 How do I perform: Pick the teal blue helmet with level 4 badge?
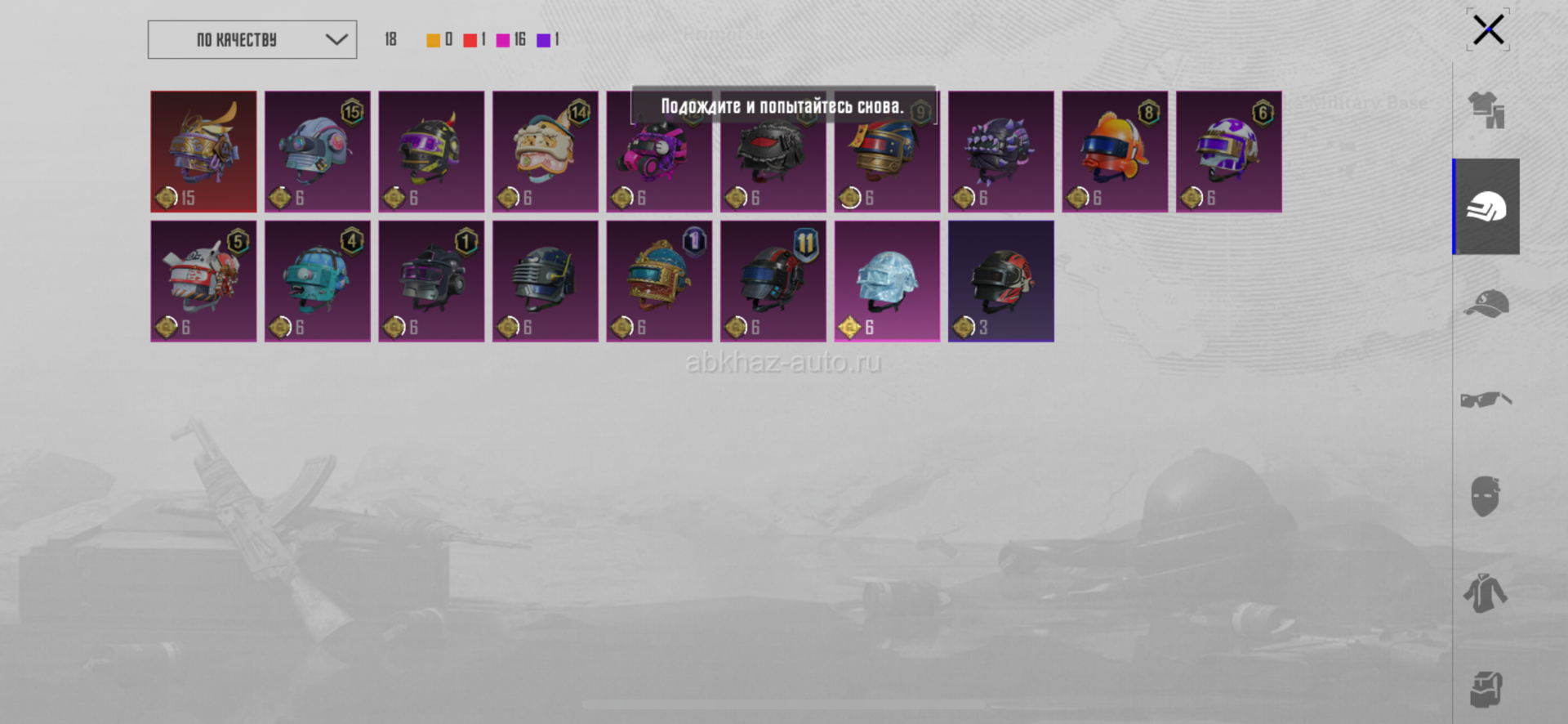(x=318, y=280)
